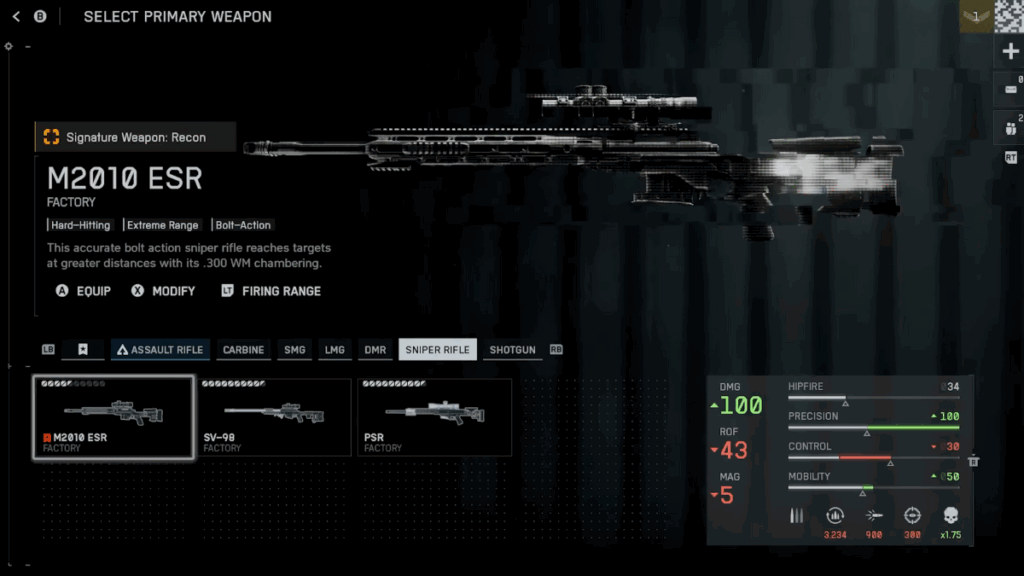Image resolution: width=1024 pixels, height=576 pixels.
Task: Equip the M2010 ESR rifle
Action: pos(85,291)
